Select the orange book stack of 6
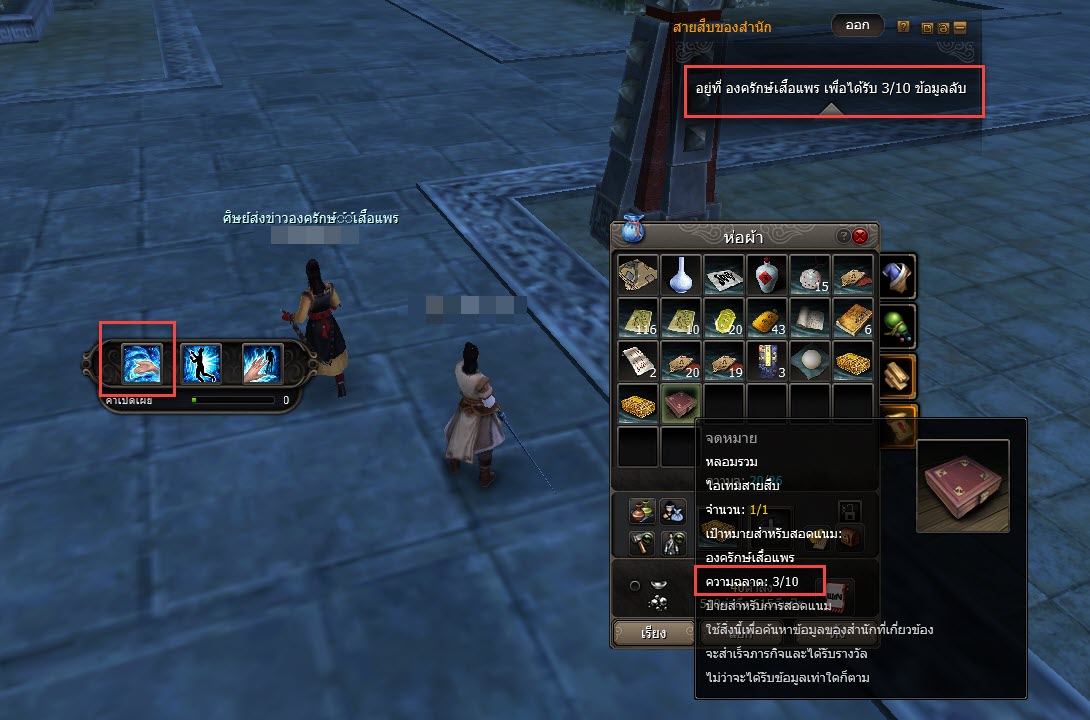Viewport: 1090px width, 720px height. tap(852, 317)
